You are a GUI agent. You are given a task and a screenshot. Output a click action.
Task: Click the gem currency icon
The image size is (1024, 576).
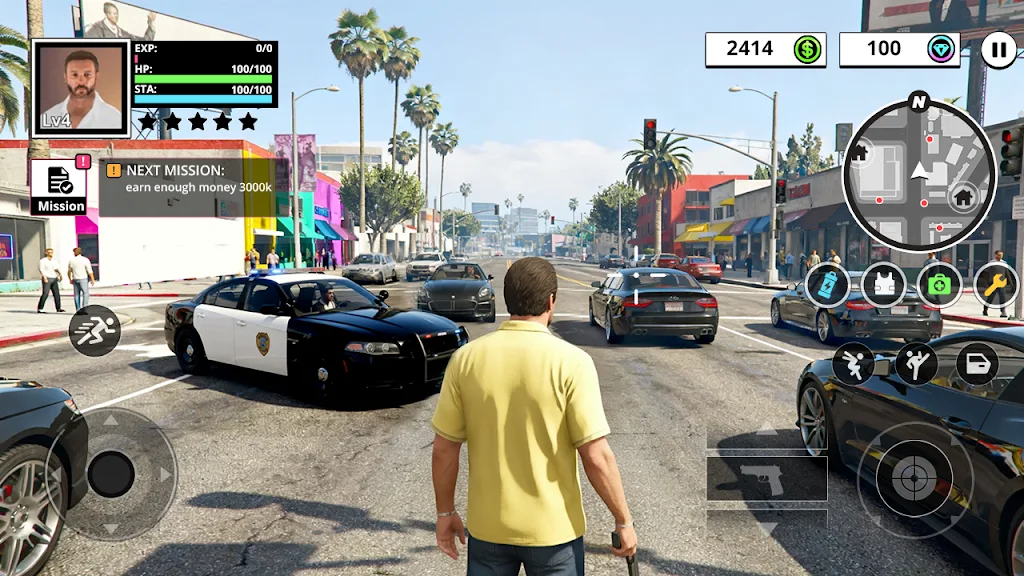[941, 49]
